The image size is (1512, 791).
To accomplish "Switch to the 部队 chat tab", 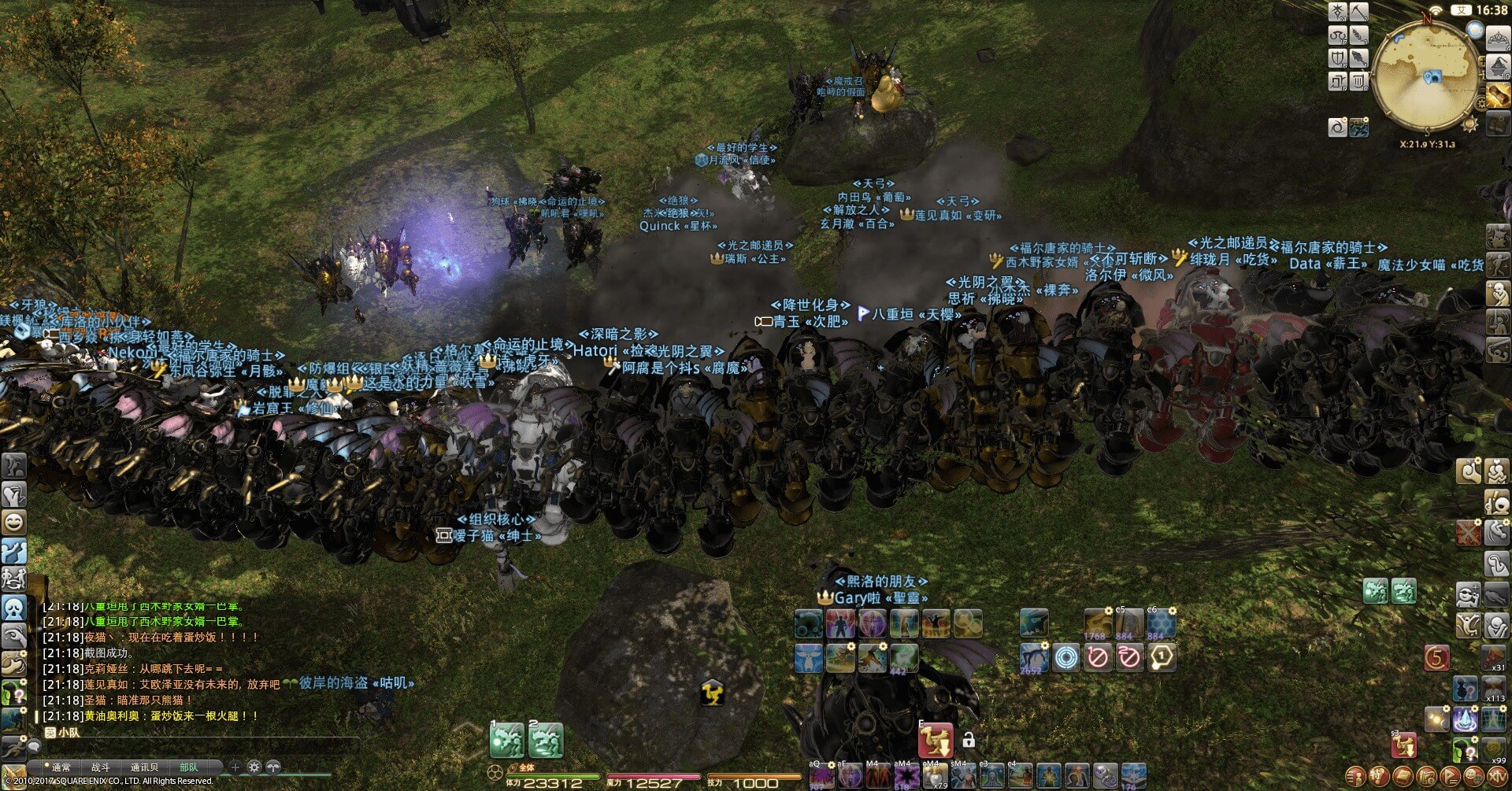I will pyautogui.click(x=189, y=767).
